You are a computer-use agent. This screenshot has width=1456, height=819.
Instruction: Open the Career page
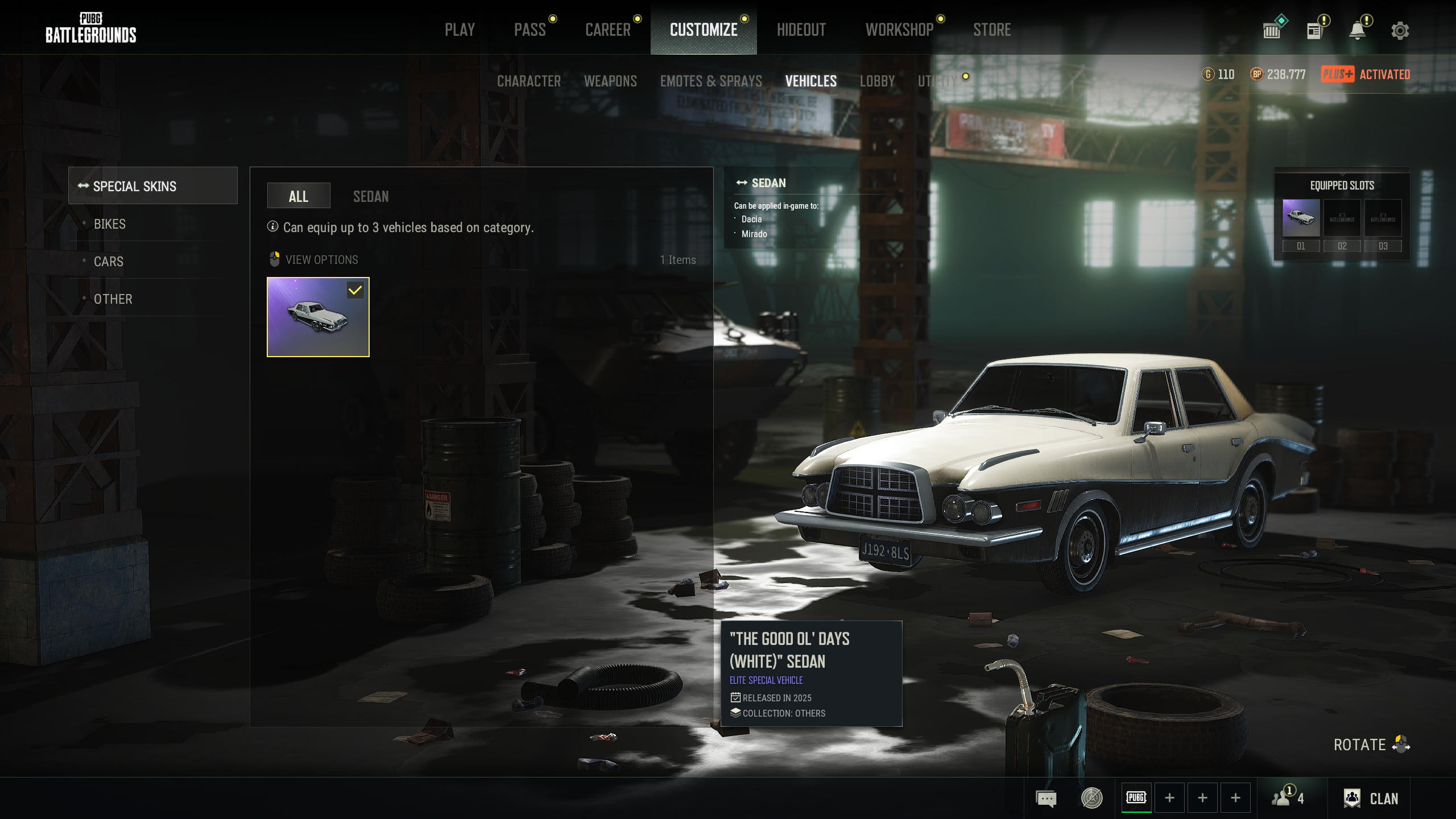pos(607,30)
